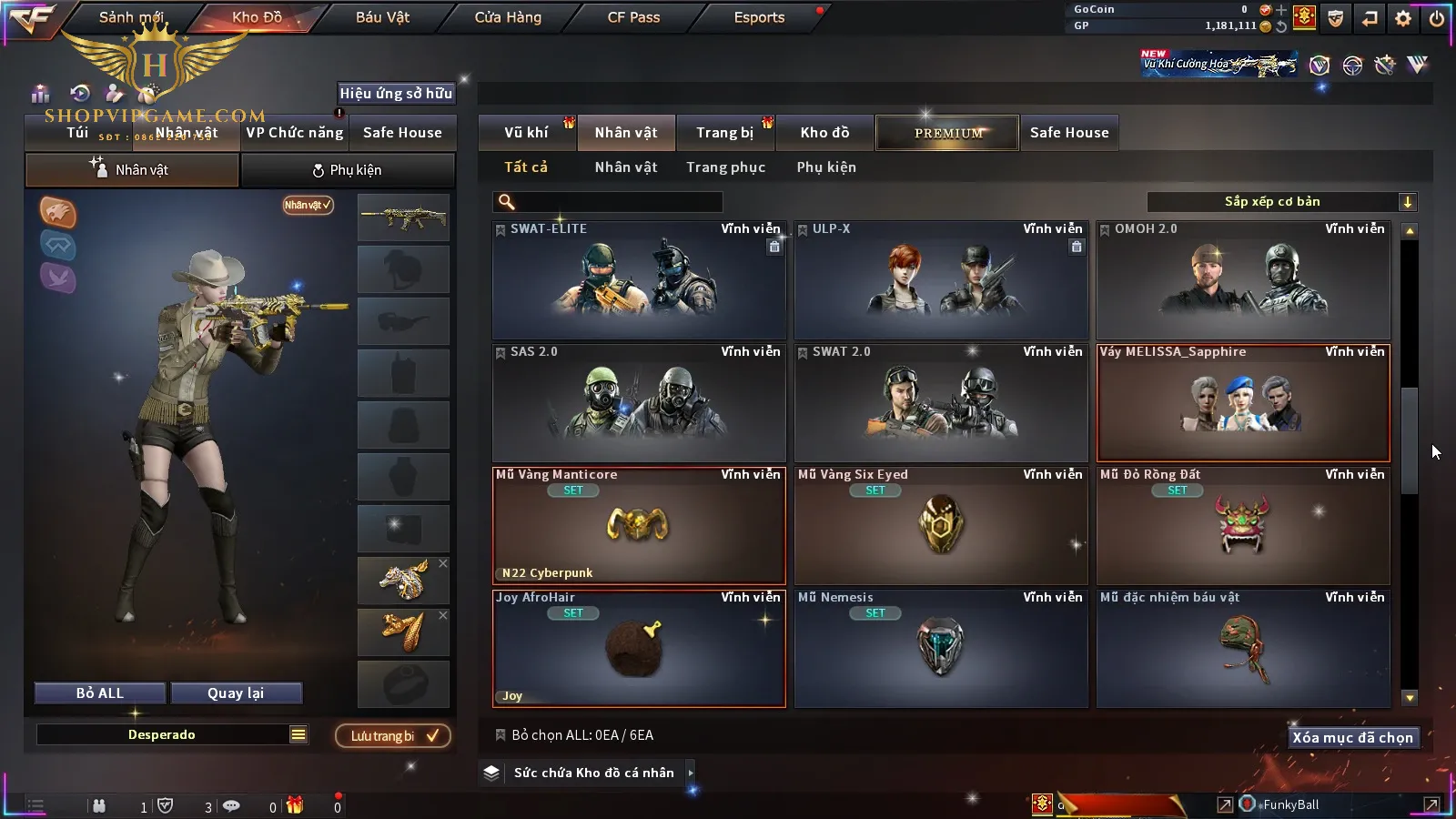Choose the Váy MELISSA_Sapphire item
Image resolution: width=1456 pixels, height=819 pixels.
[1243, 403]
